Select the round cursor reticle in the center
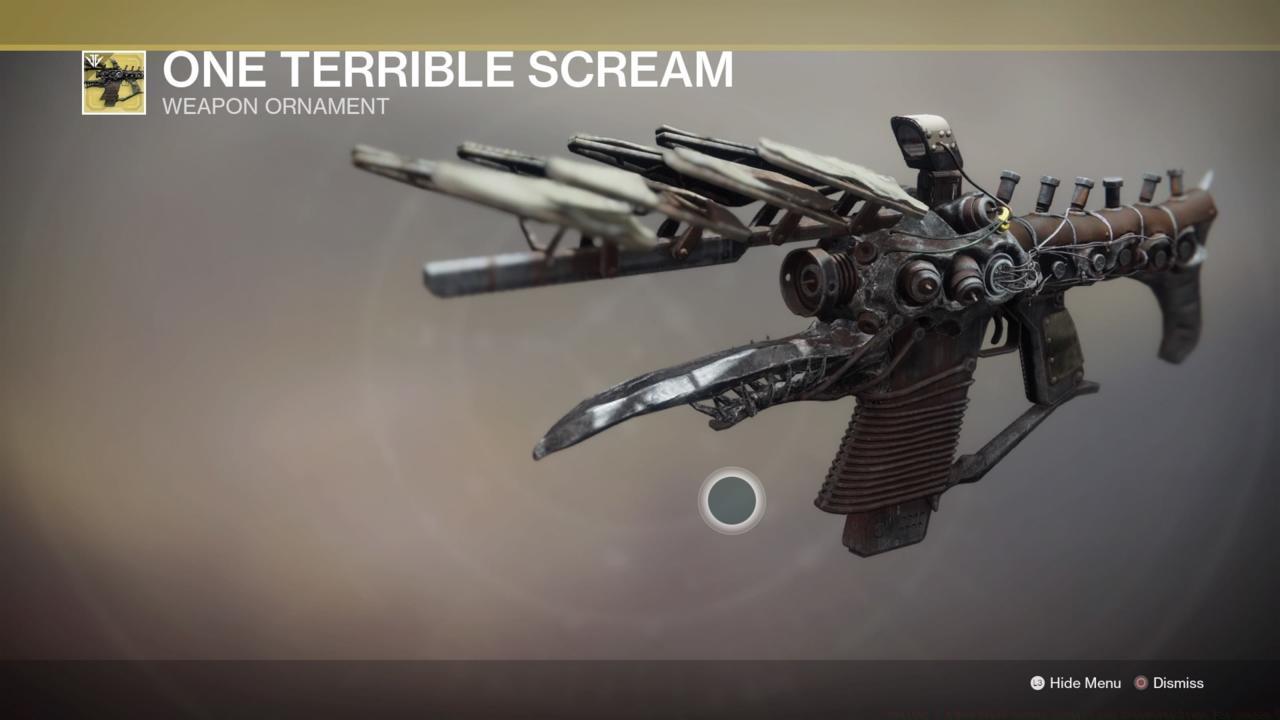Viewport: 1280px width, 720px height. (x=733, y=501)
